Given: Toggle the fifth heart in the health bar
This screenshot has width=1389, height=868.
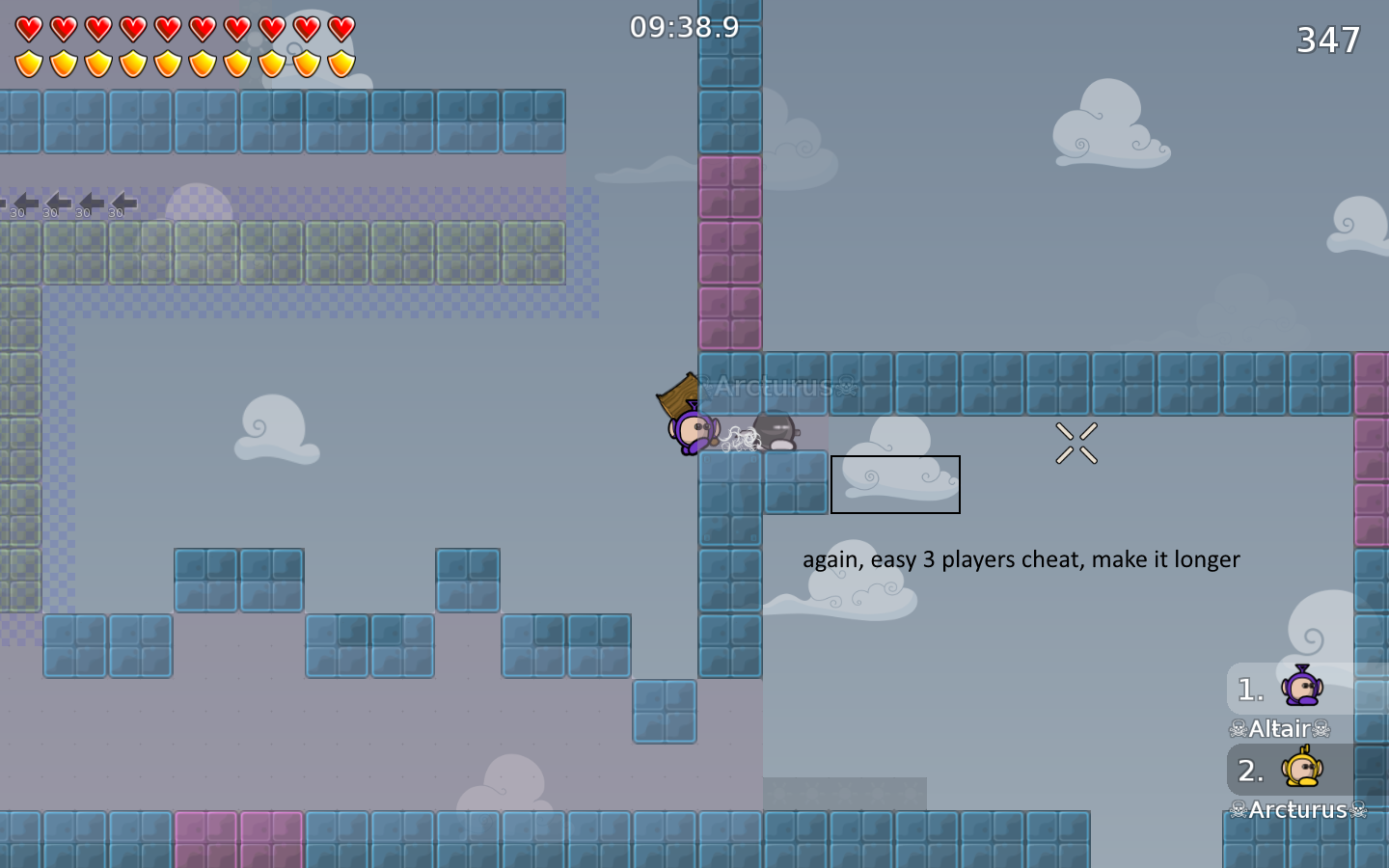Looking at the screenshot, I should (x=166, y=29).
